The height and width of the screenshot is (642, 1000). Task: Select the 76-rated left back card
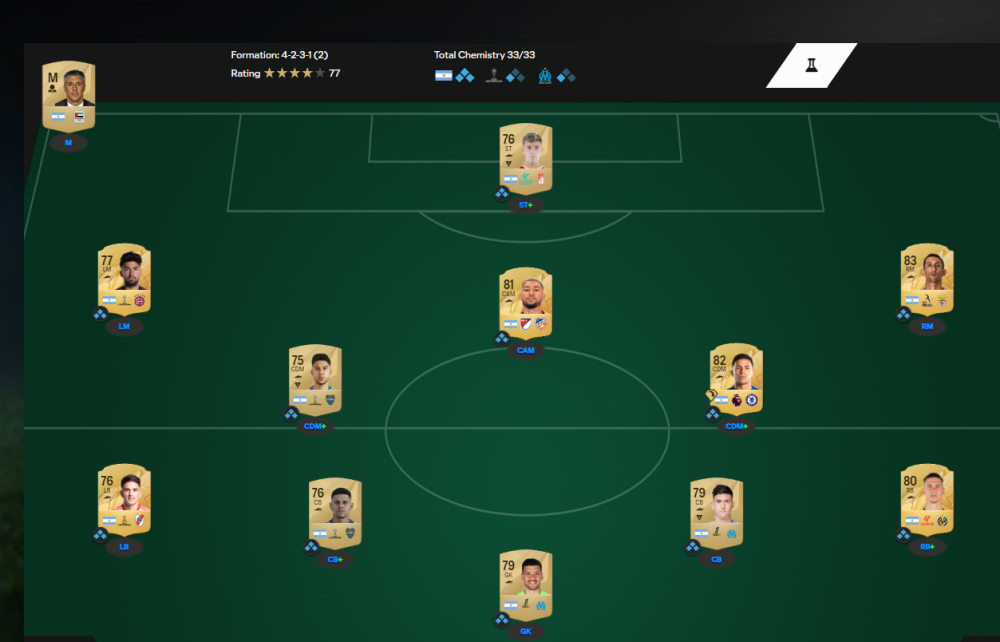pos(125,499)
